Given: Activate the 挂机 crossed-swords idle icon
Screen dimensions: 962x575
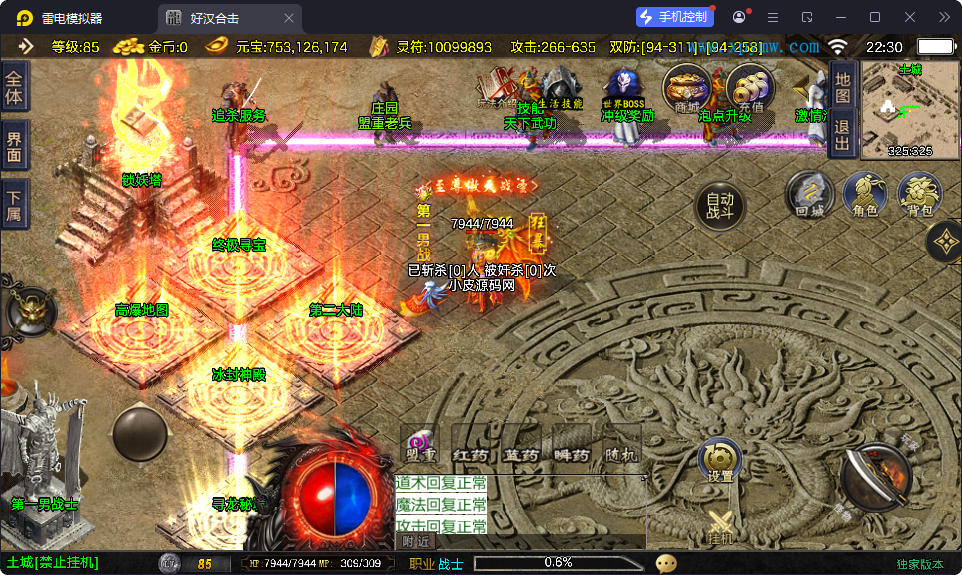Looking at the screenshot, I should [720, 525].
